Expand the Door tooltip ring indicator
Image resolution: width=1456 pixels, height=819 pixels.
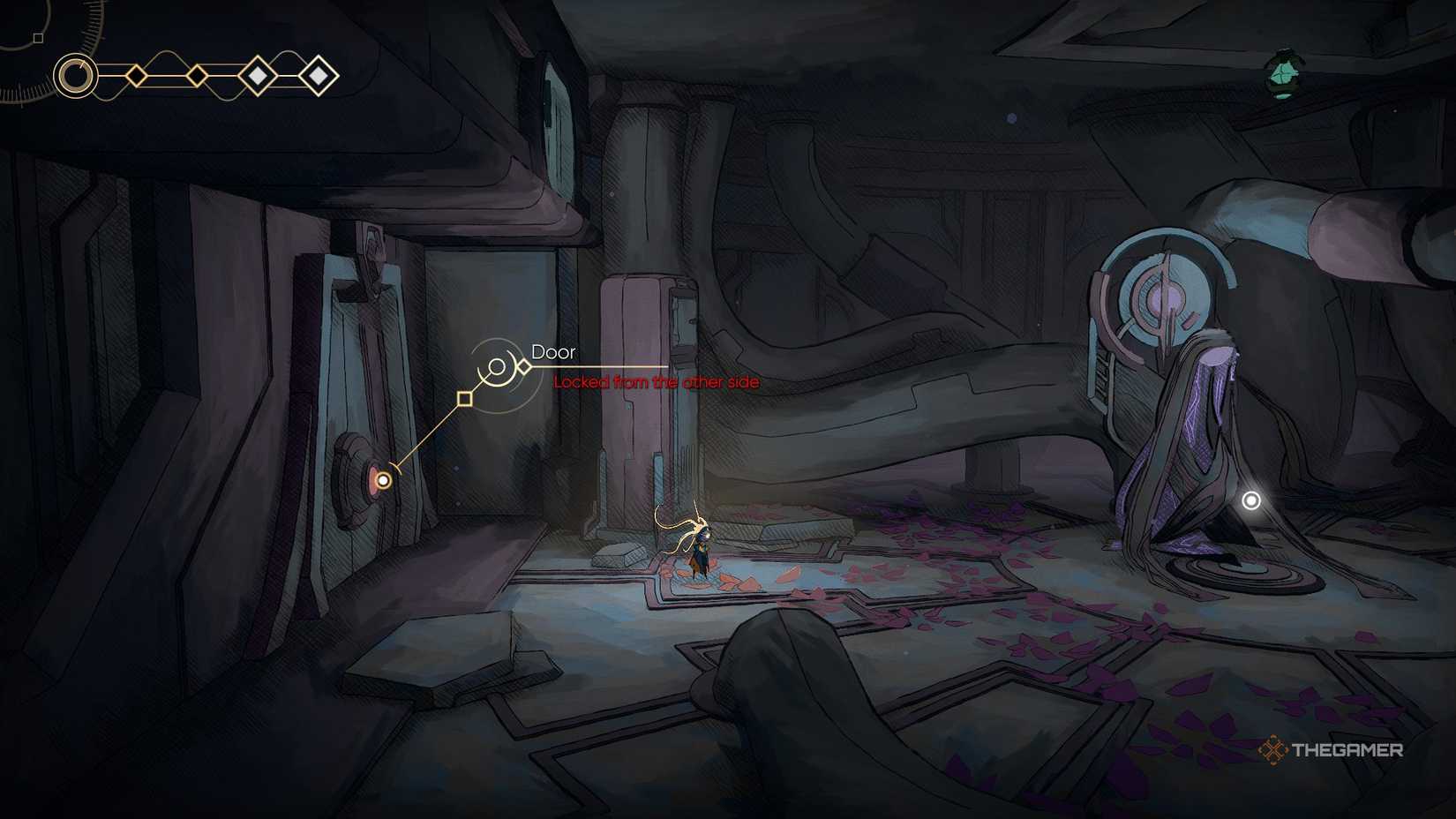(x=497, y=367)
